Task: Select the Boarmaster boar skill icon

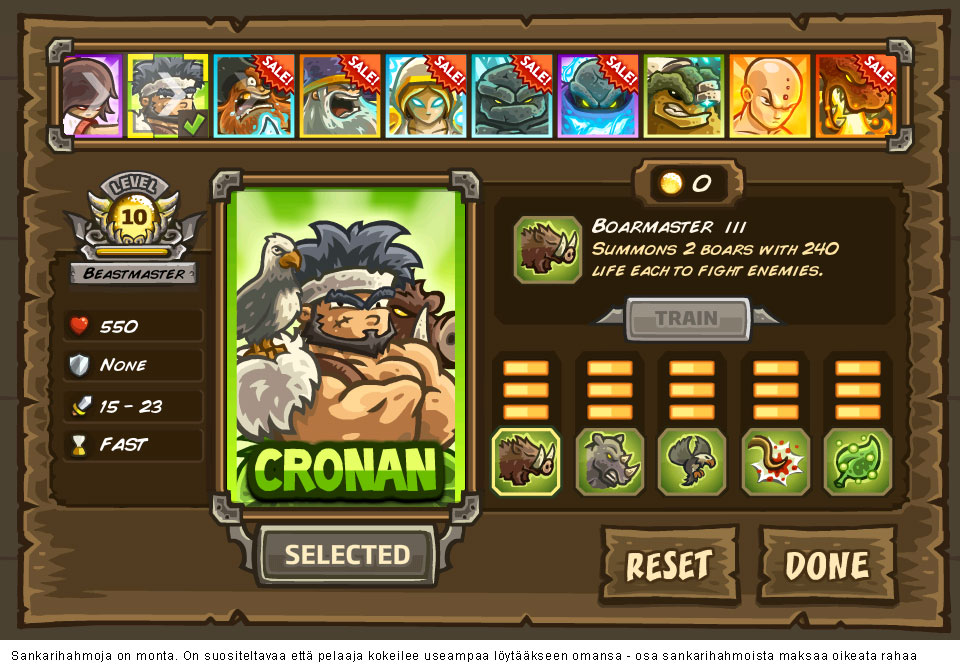Action: (526, 461)
